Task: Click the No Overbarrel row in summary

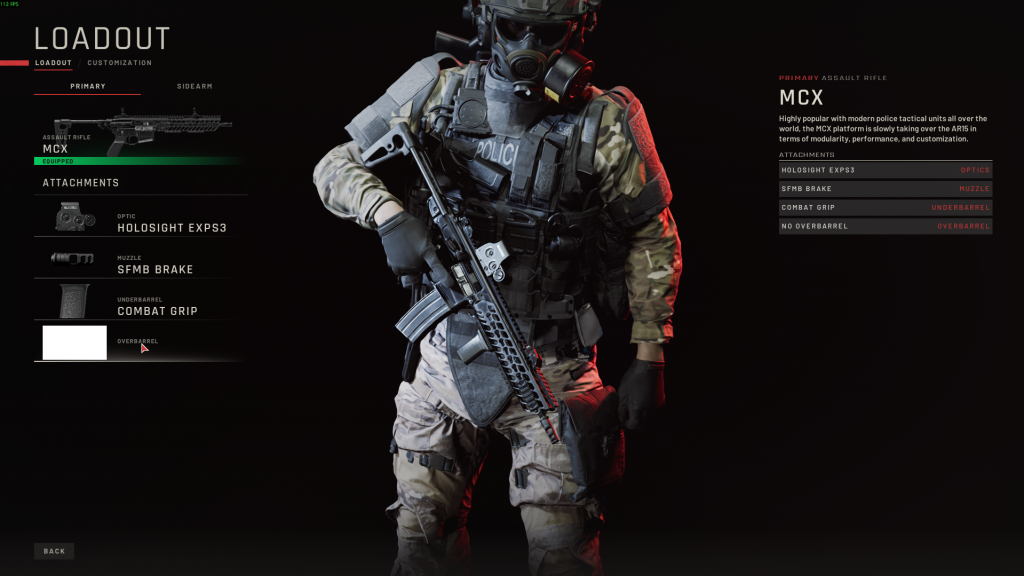Action: click(885, 226)
